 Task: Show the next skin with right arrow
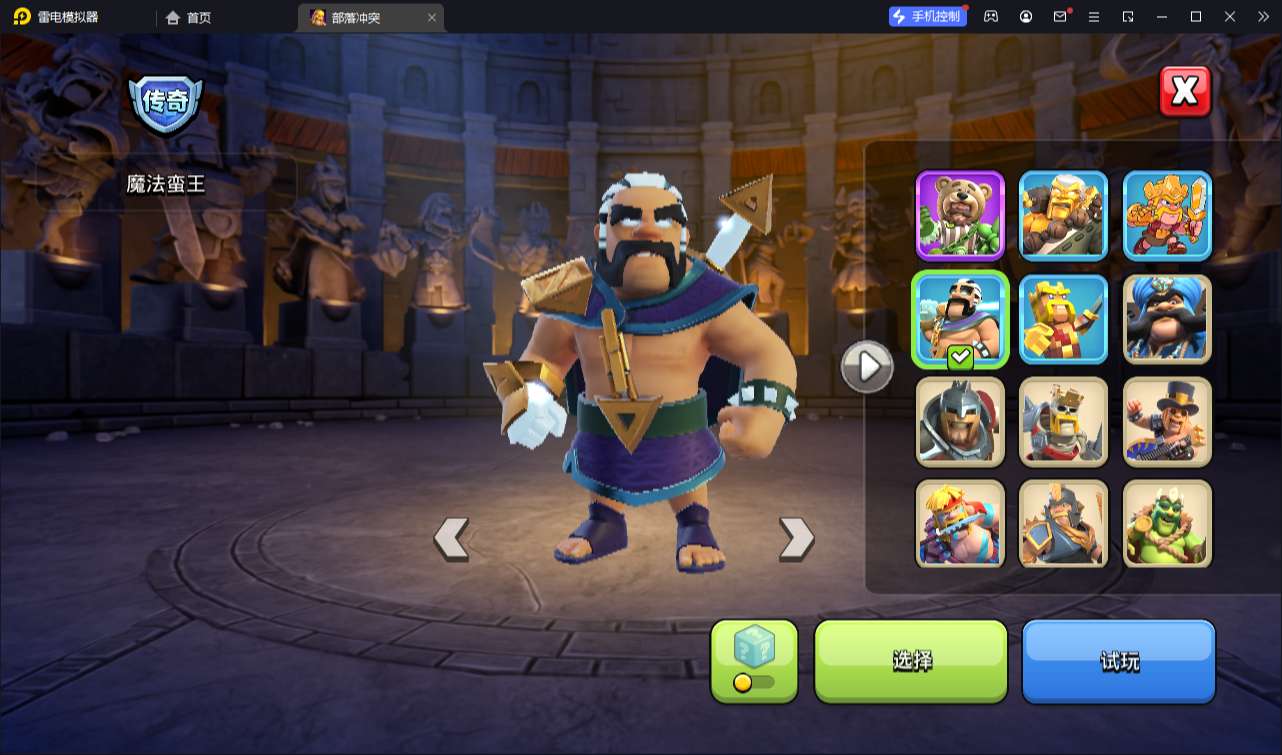click(796, 538)
